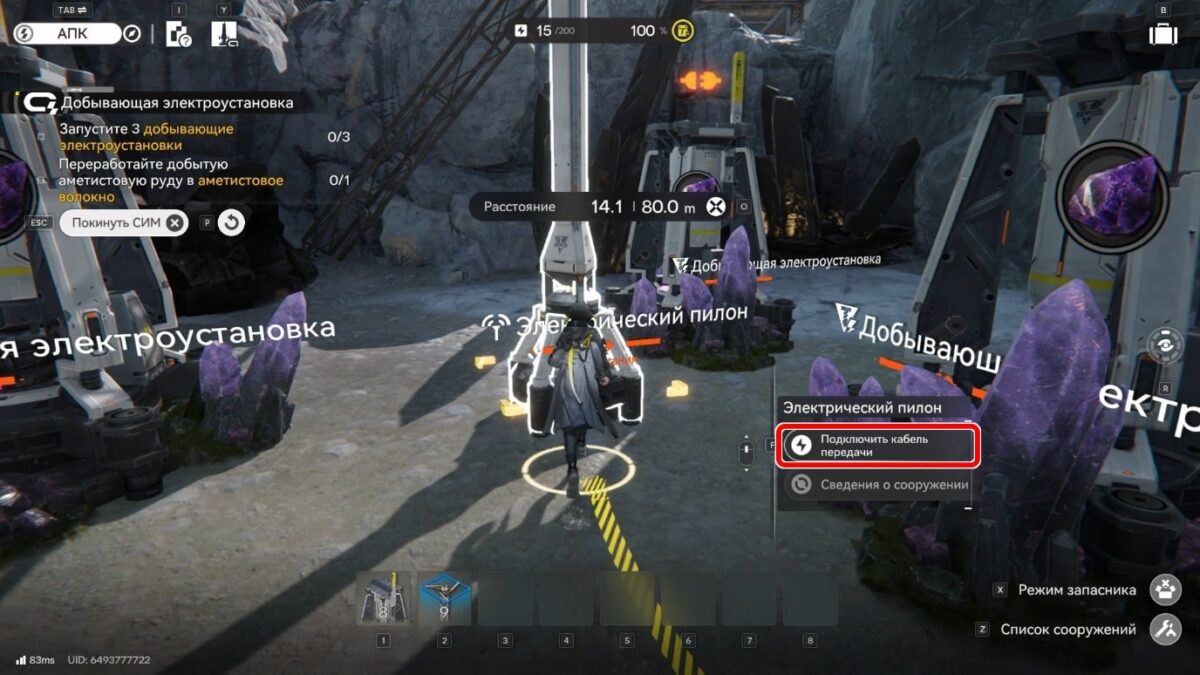Click the Покинуть СИМ button
1200x675 pixels.
(x=122, y=222)
